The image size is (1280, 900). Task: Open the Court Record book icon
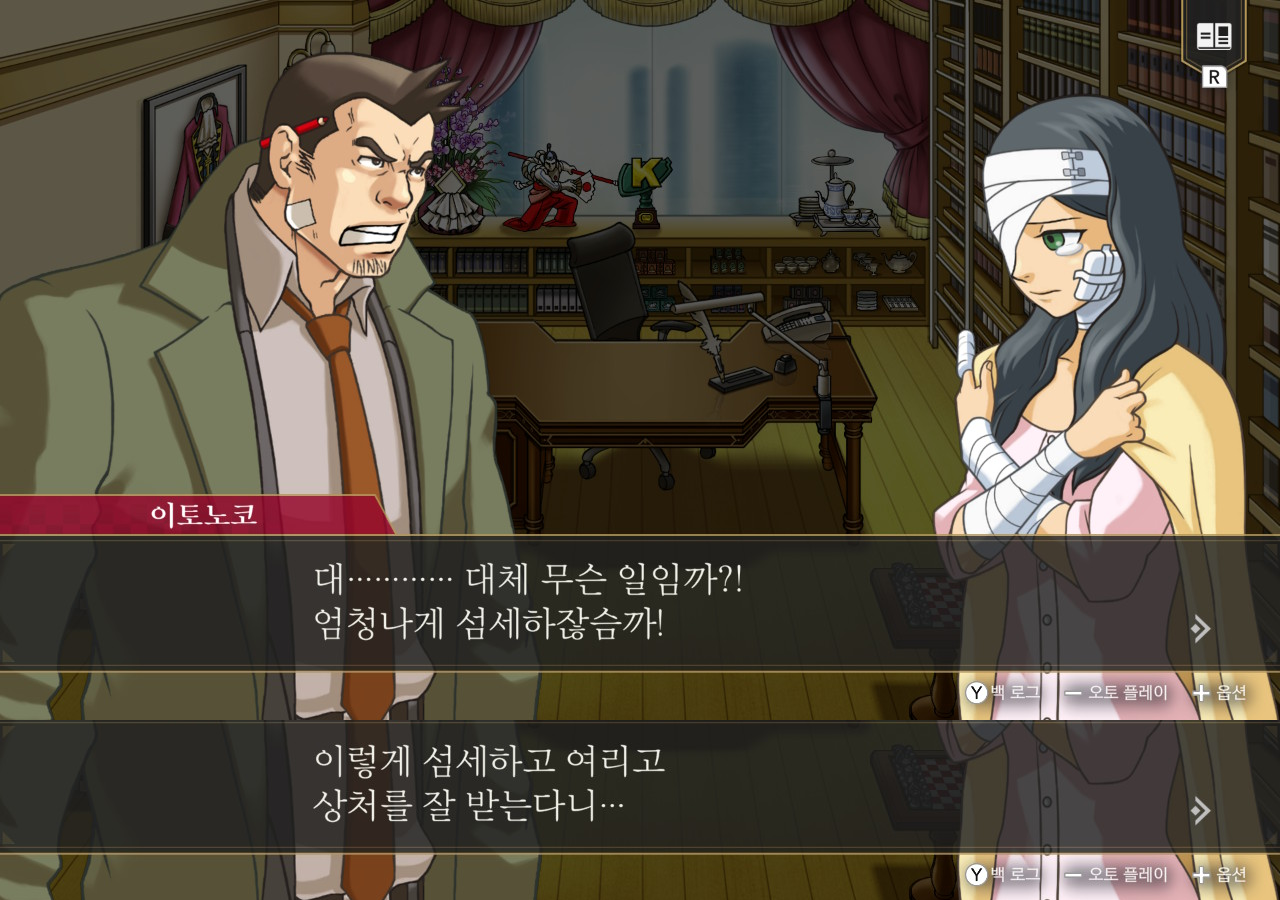[1214, 37]
